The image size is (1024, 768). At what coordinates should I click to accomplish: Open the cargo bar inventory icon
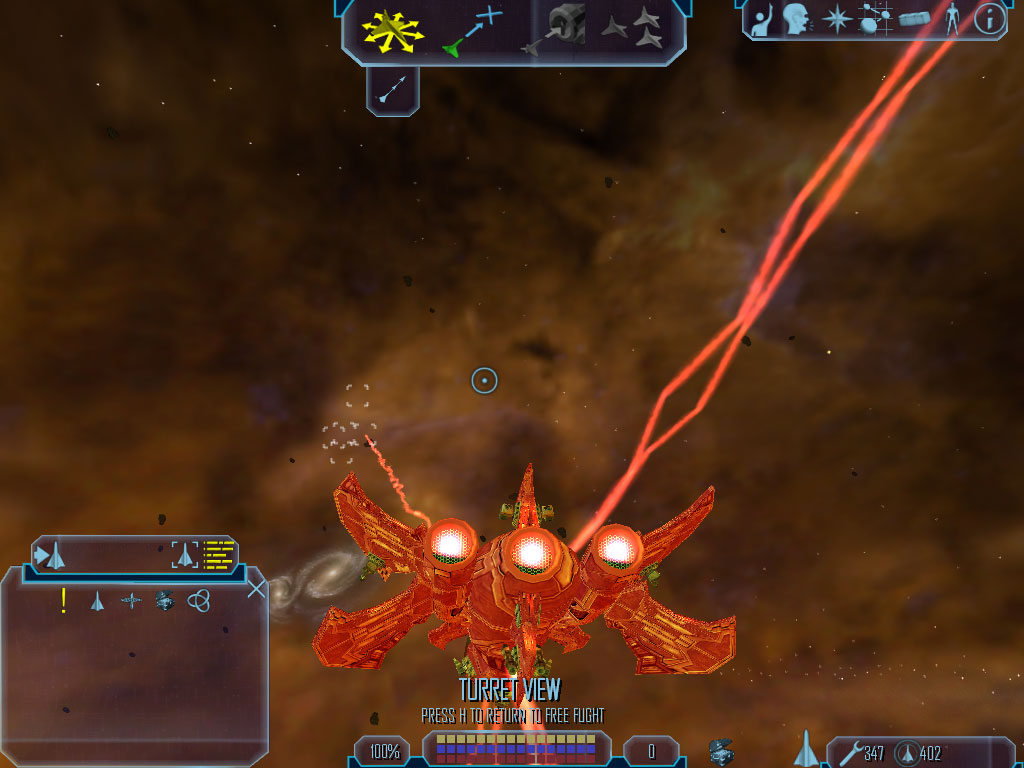(x=914, y=19)
